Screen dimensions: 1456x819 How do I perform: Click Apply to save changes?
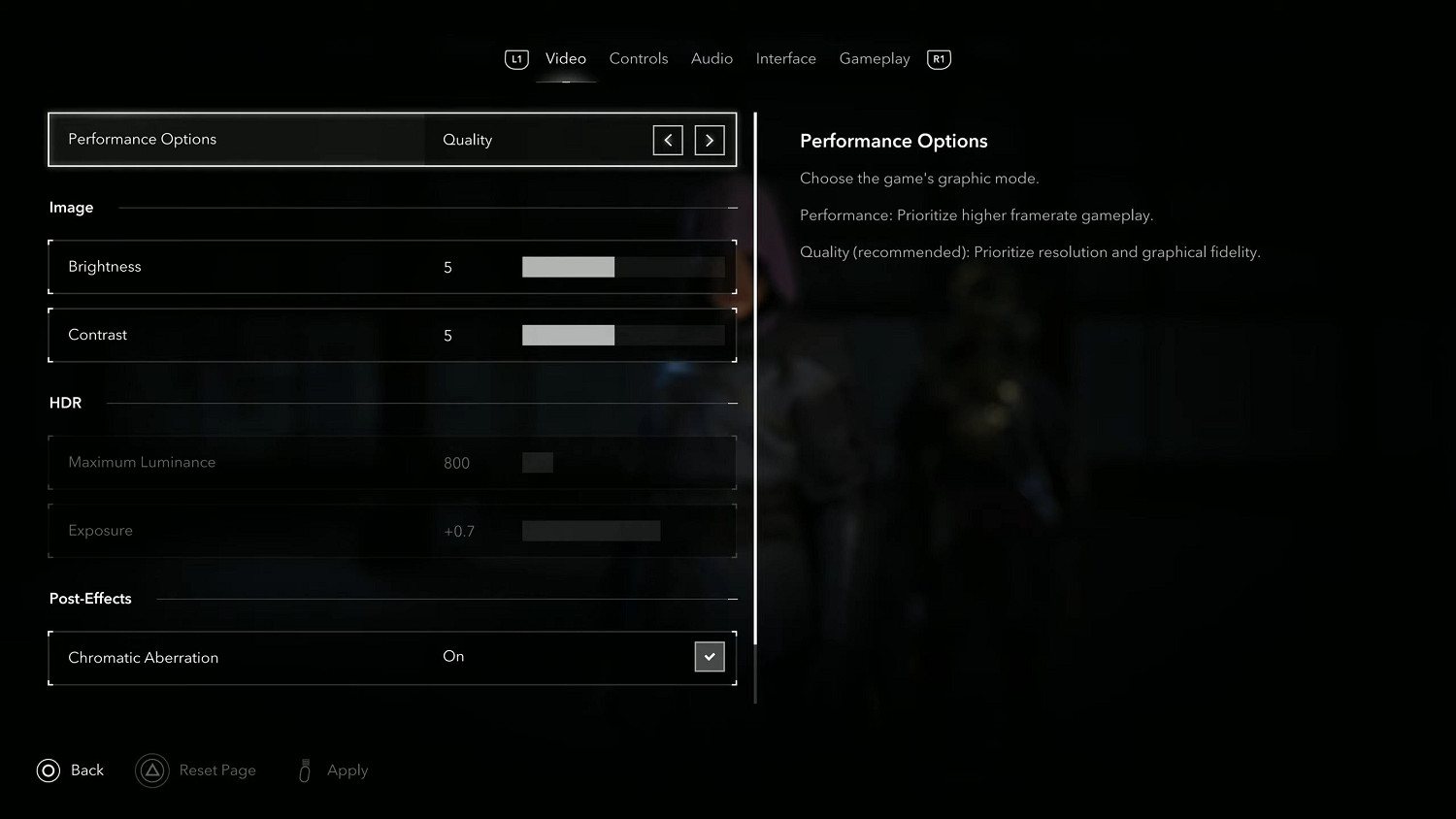click(347, 770)
